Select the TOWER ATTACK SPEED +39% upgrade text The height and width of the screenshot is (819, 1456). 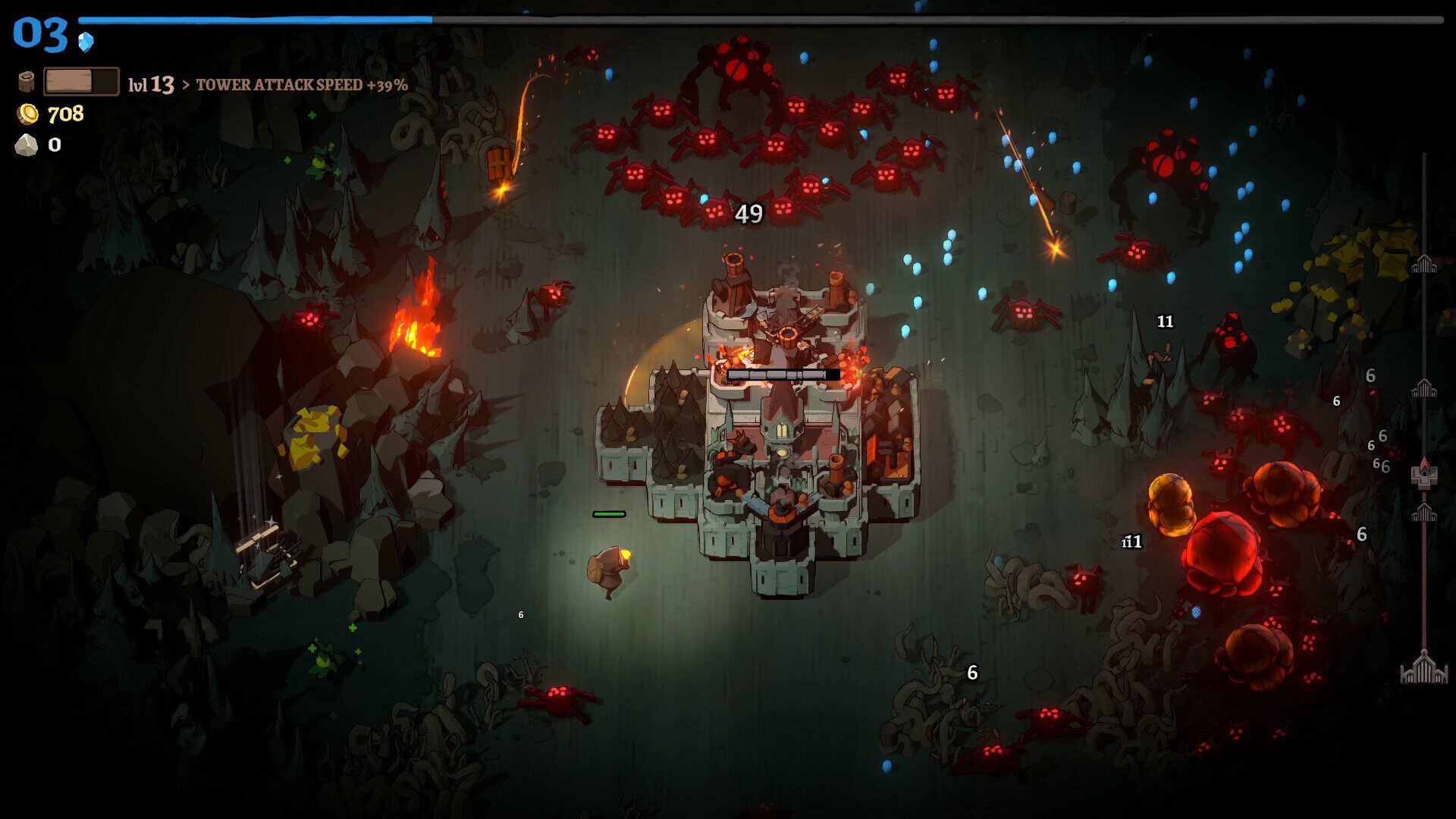[x=302, y=86]
